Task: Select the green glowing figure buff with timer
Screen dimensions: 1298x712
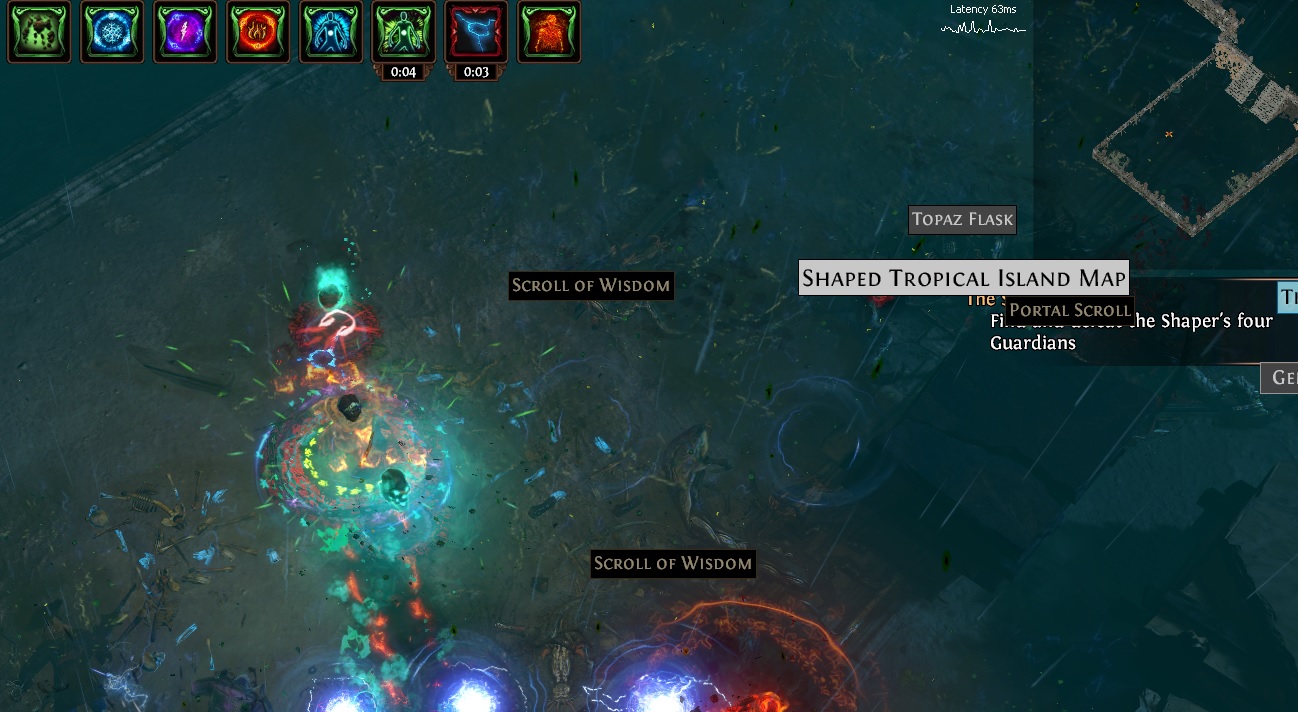Action: (404, 31)
